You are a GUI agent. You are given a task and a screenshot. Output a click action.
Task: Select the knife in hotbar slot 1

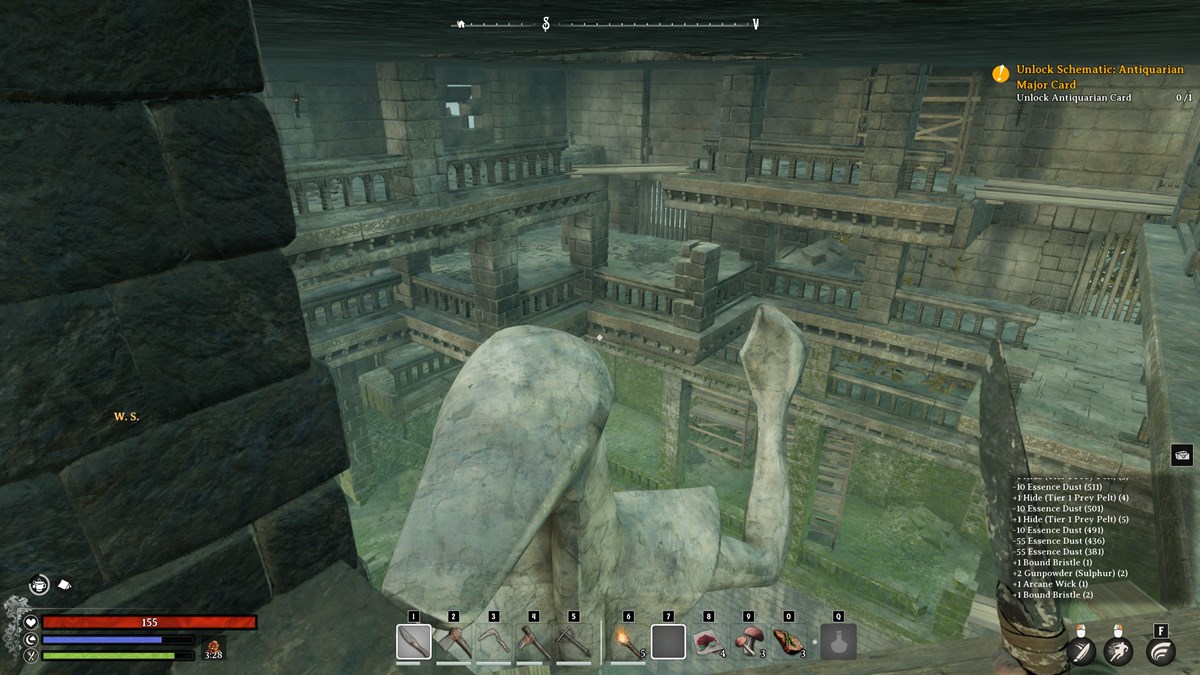coord(414,641)
